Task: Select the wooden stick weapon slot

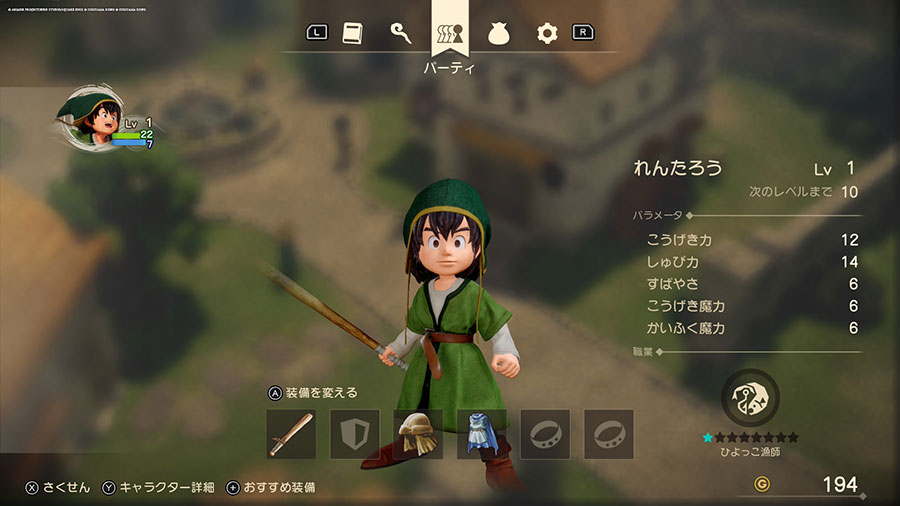Action: click(291, 434)
